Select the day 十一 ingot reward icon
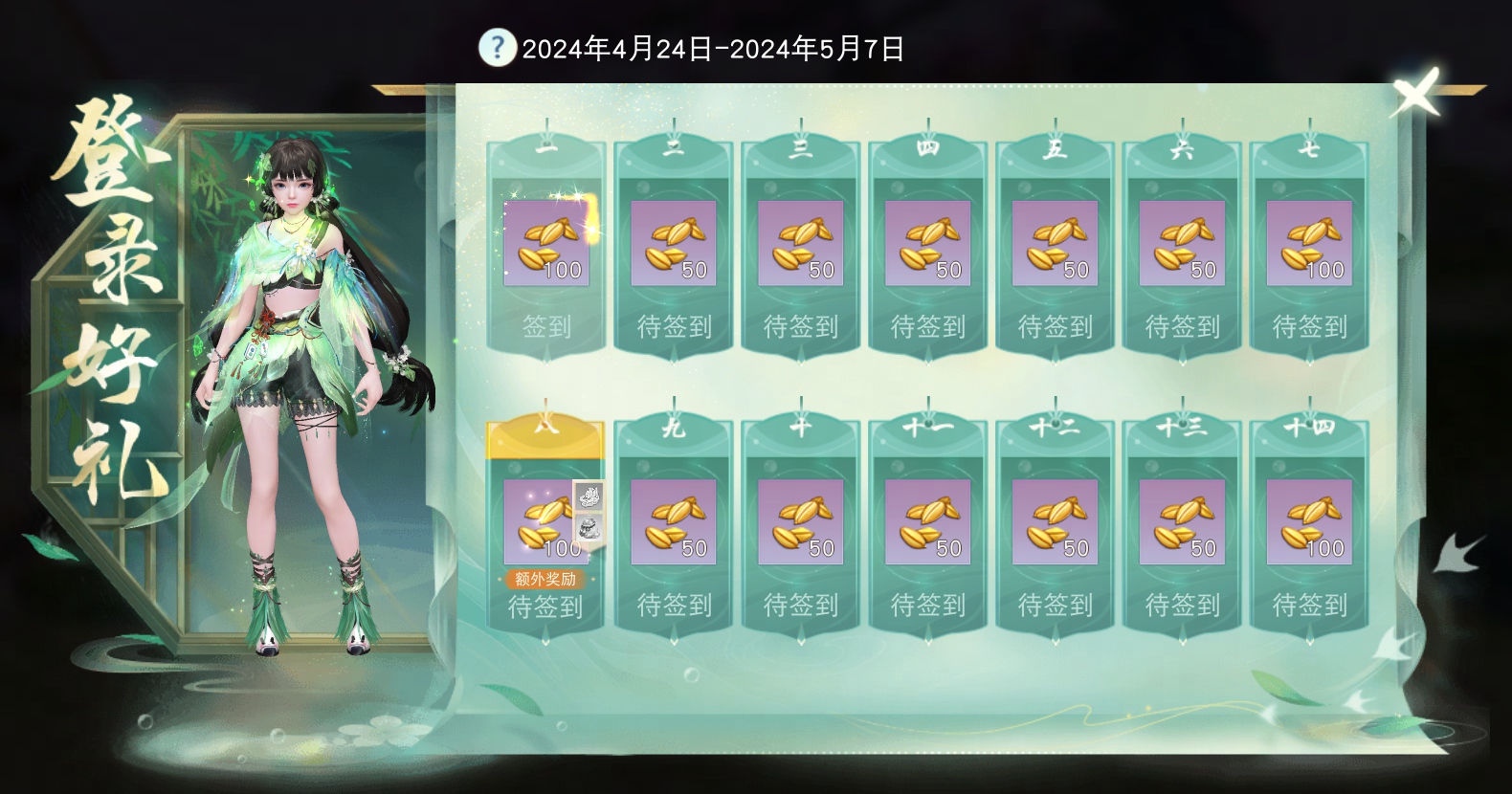Image resolution: width=1512 pixels, height=794 pixels. 927,521
